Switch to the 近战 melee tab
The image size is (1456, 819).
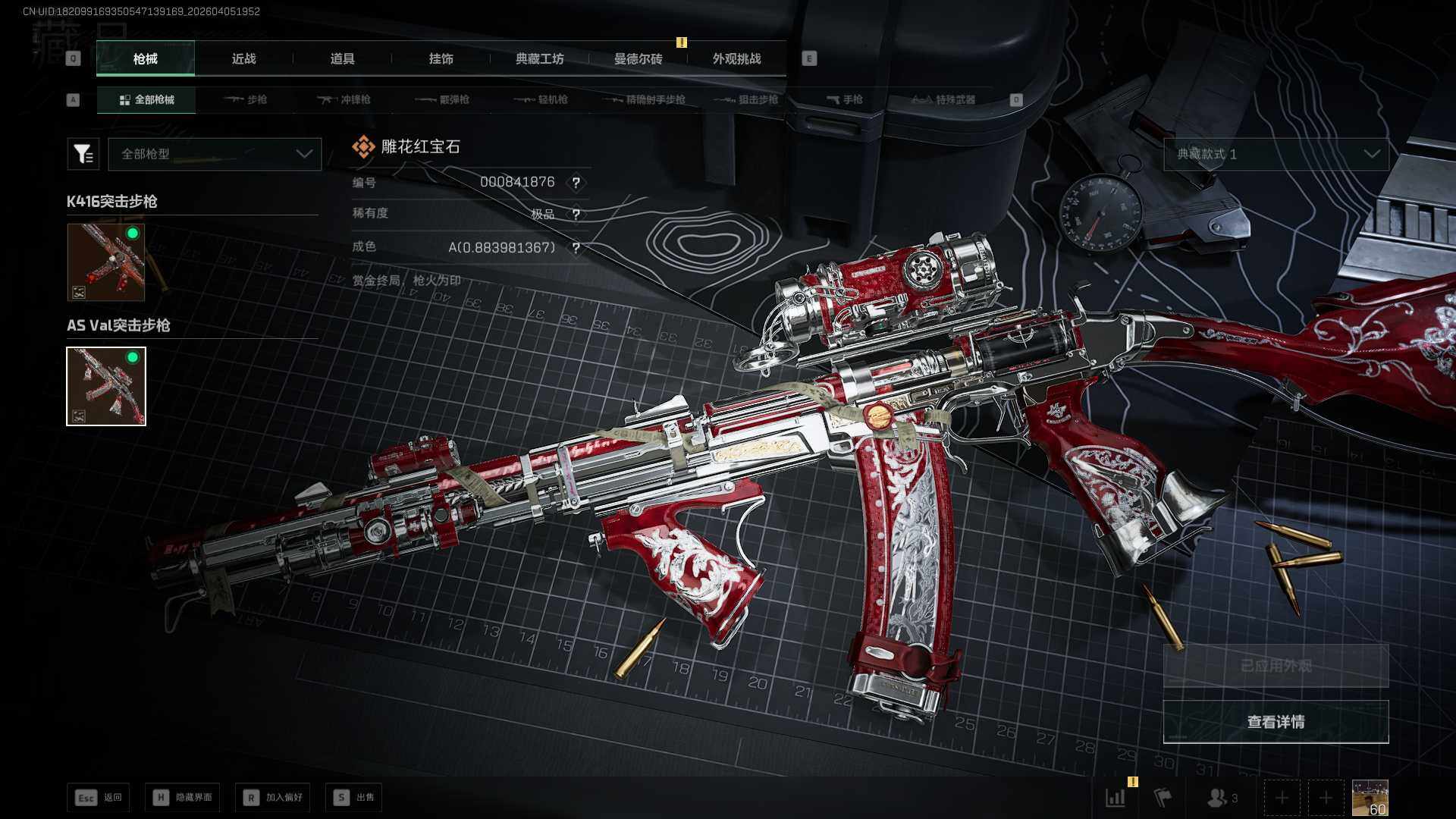pyautogui.click(x=243, y=59)
